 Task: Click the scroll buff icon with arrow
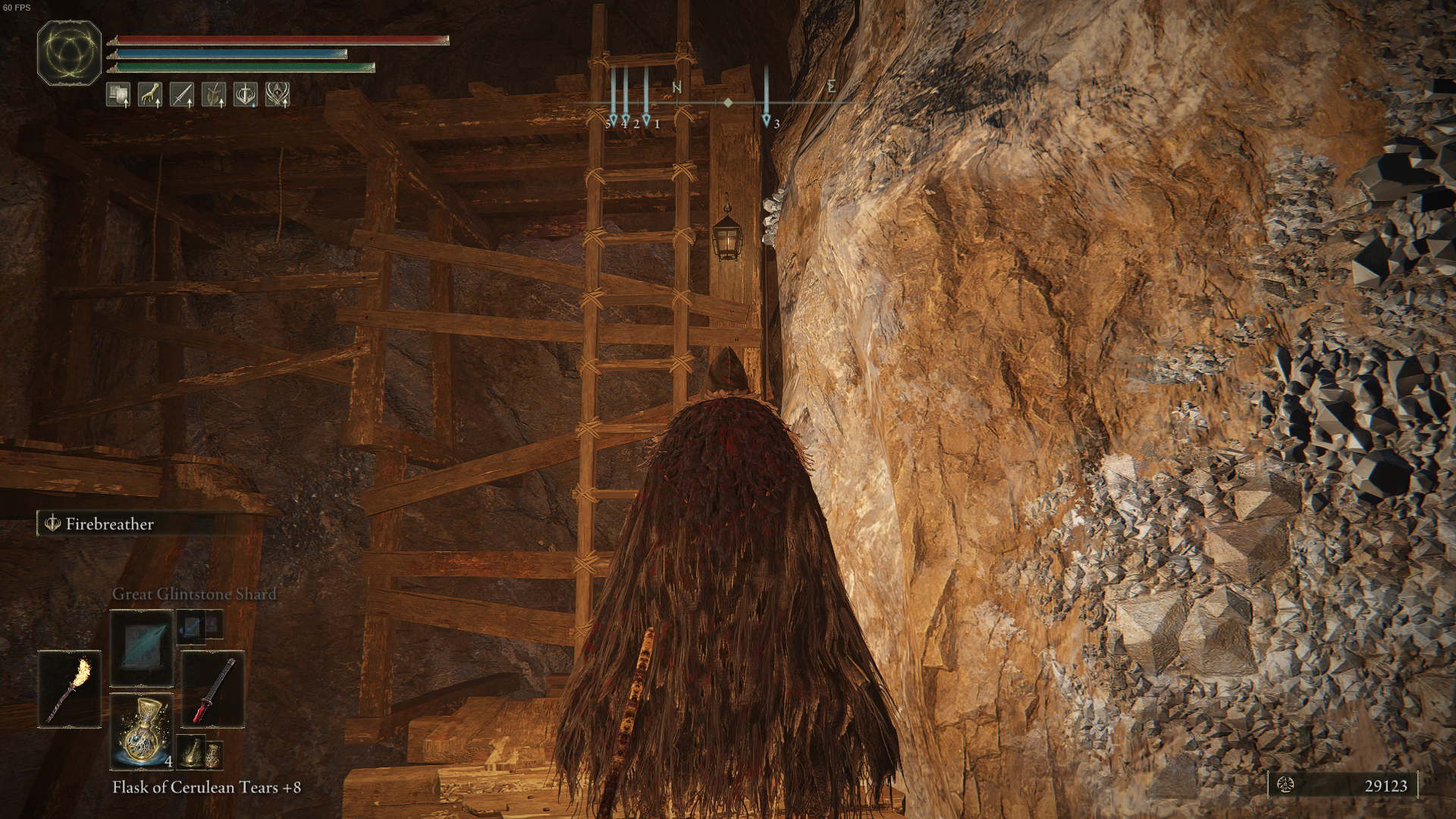[118, 95]
